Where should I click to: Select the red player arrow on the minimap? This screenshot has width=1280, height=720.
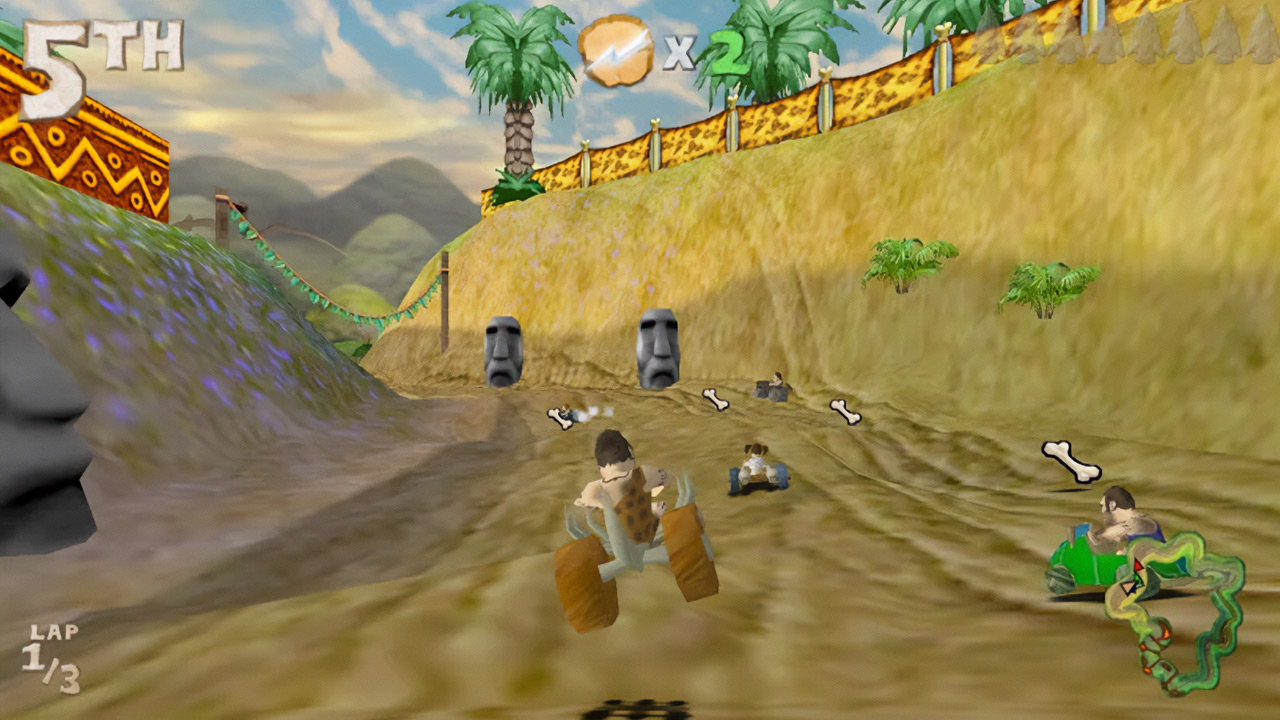click(x=1139, y=564)
